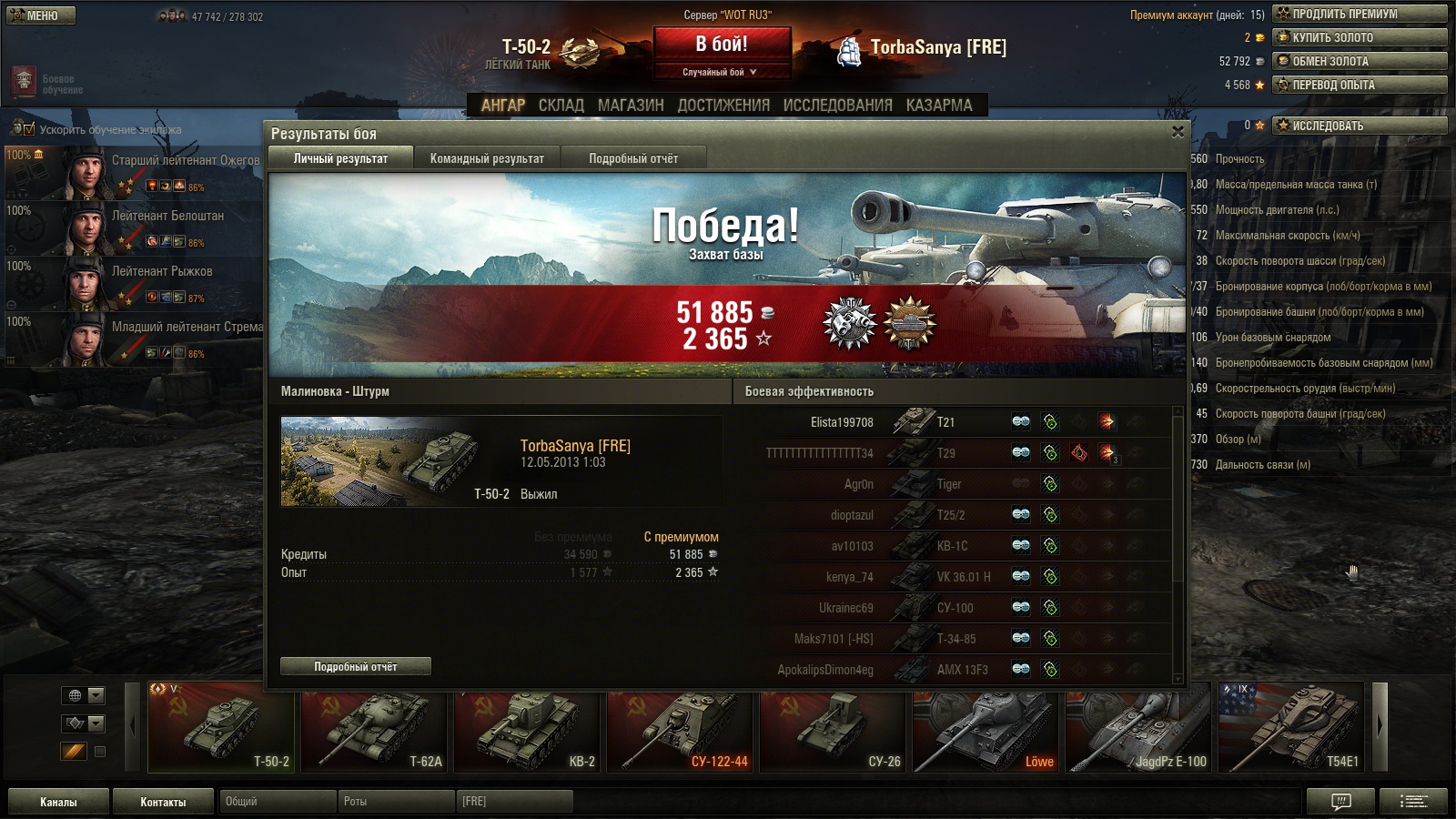This screenshot has height=819, width=1456.
Task: Open the Подробный отчёт tab
Action: 633,158
